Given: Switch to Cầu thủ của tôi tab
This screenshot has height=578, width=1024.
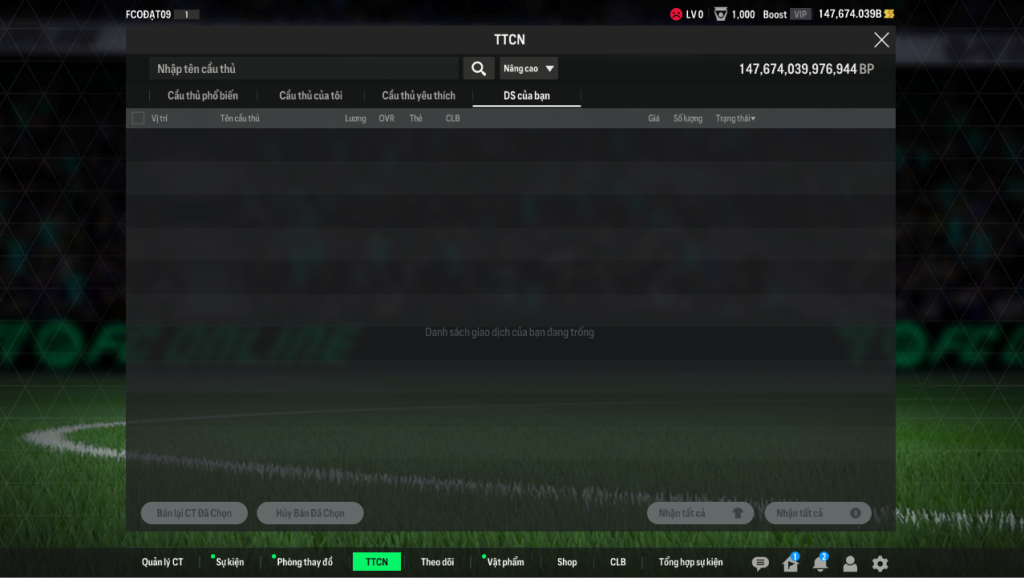Looking at the screenshot, I should [310, 96].
